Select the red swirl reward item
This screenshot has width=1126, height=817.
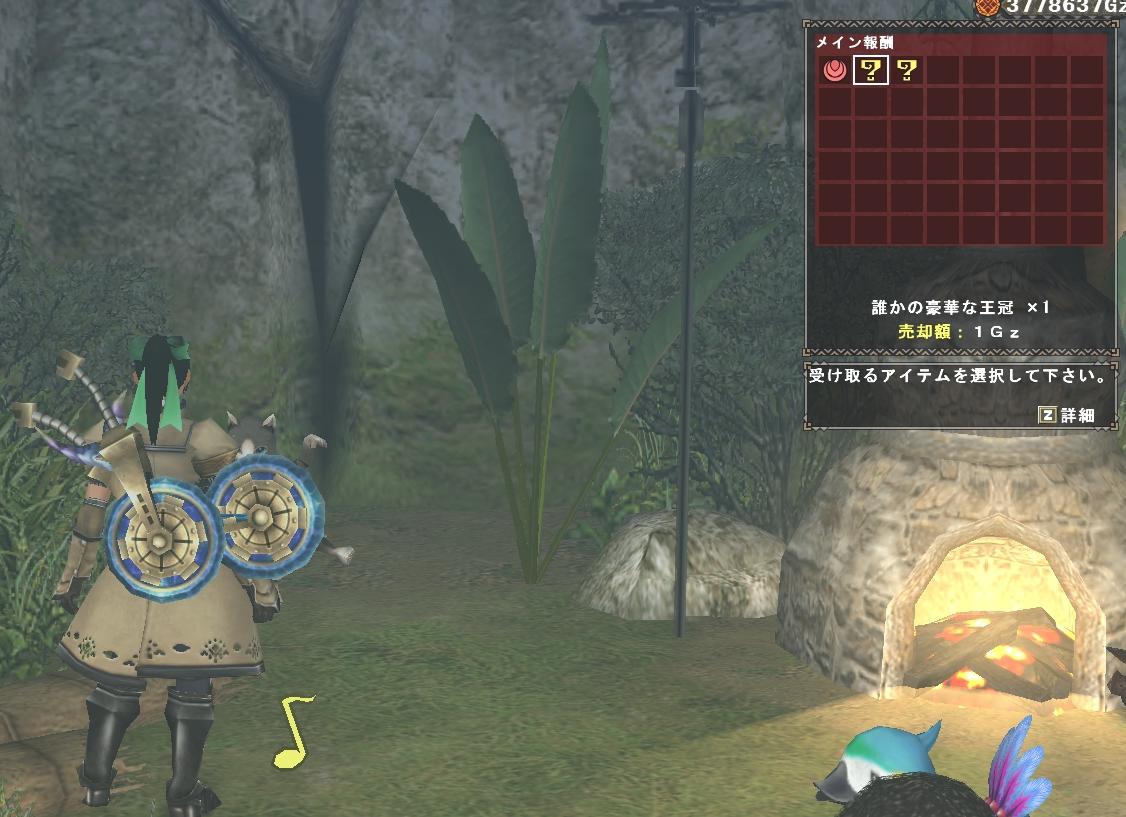(x=834, y=70)
